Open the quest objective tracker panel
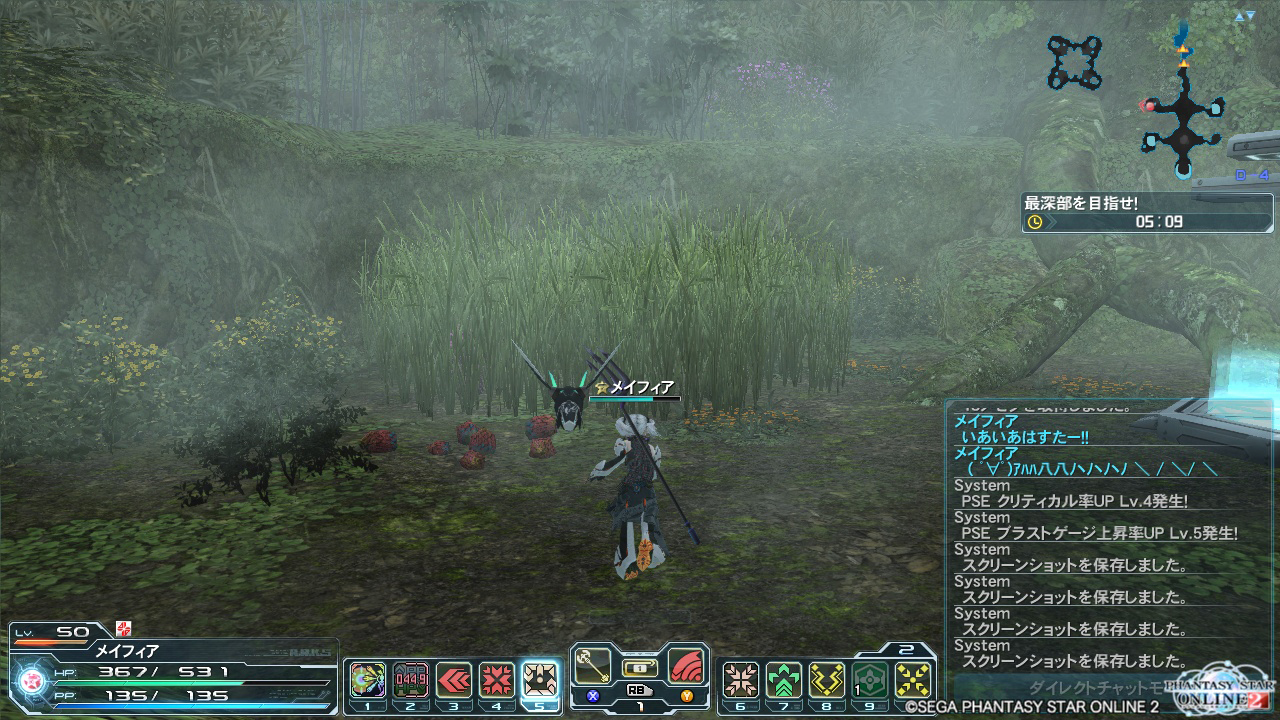Viewport: 1280px width, 720px height. tap(1132, 212)
